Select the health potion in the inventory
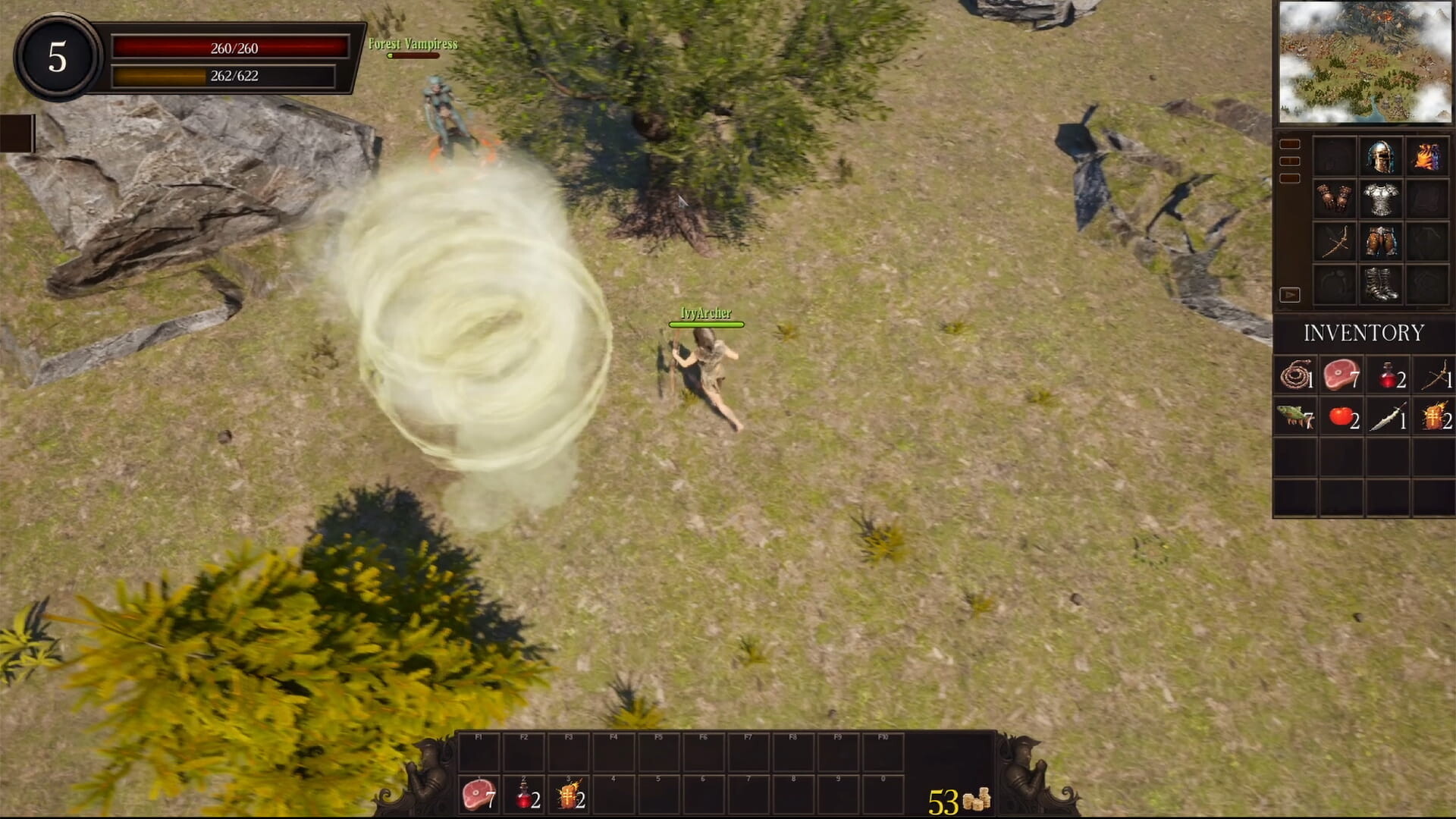The width and height of the screenshot is (1456, 819). pos(1388,375)
